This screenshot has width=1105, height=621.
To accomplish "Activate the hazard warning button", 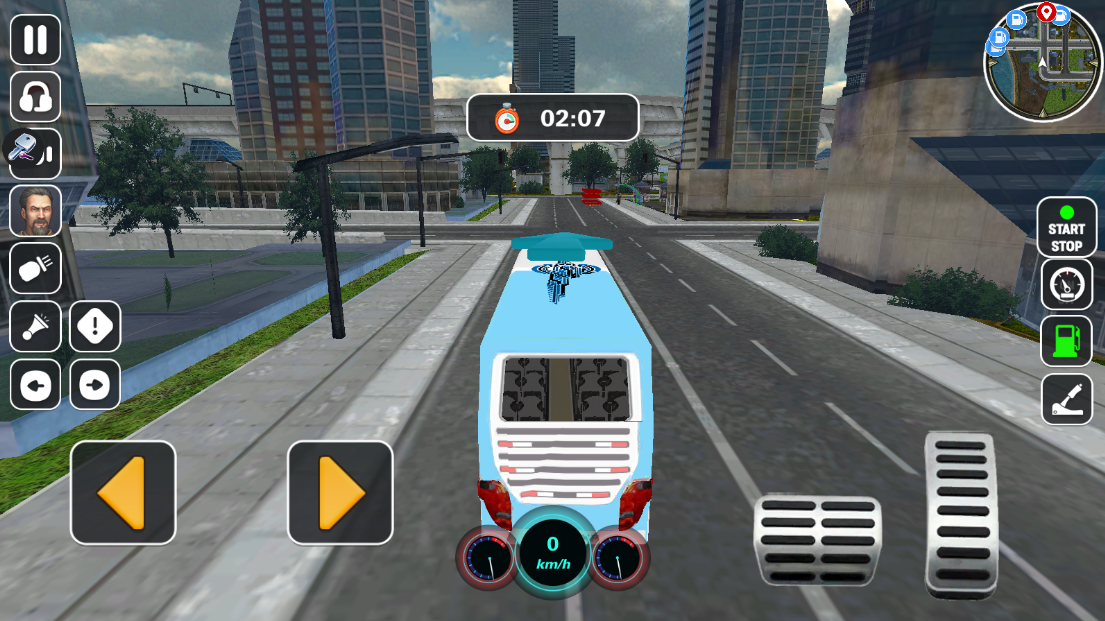I will click(x=95, y=327).
